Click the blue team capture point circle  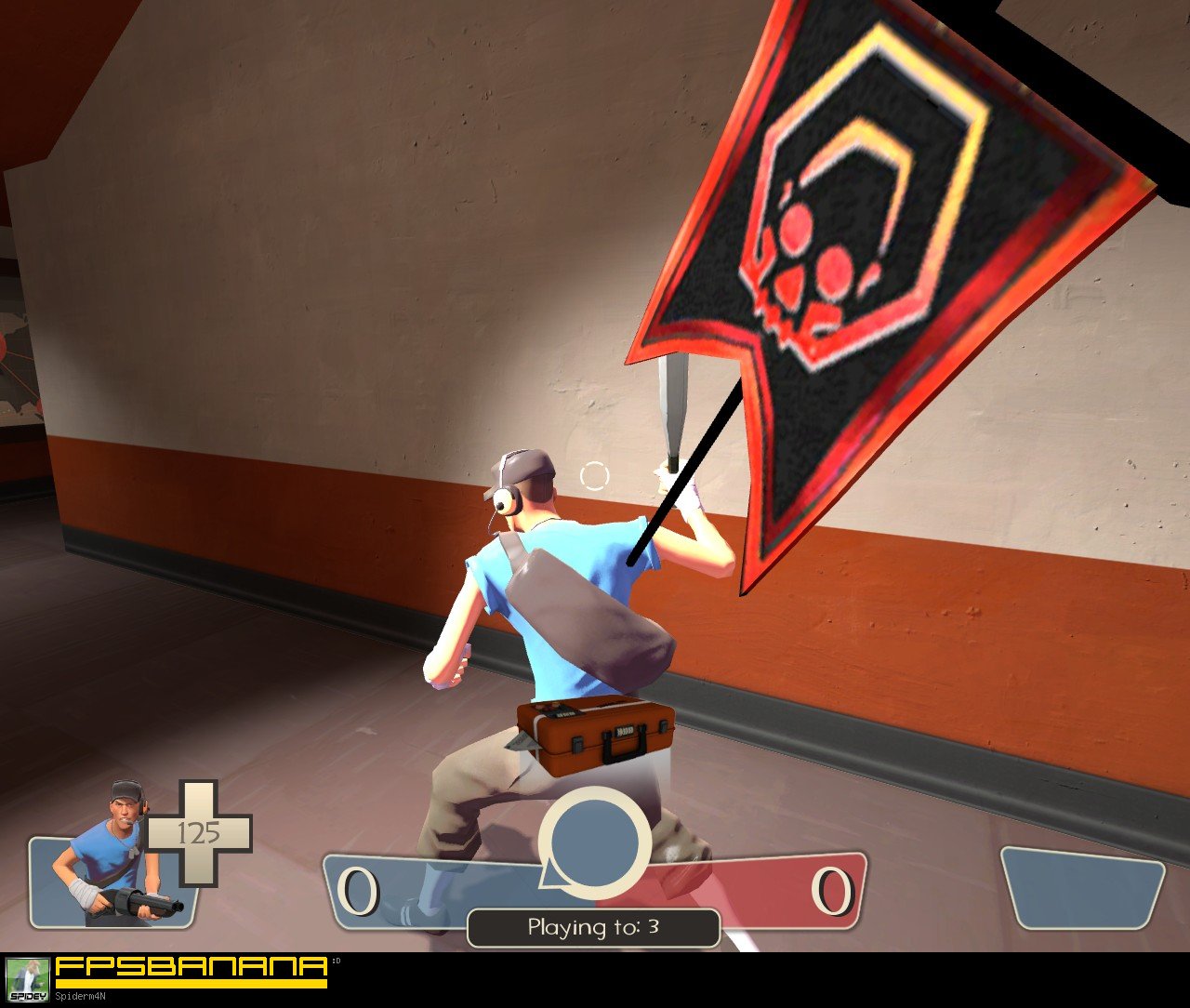point(595,842)
